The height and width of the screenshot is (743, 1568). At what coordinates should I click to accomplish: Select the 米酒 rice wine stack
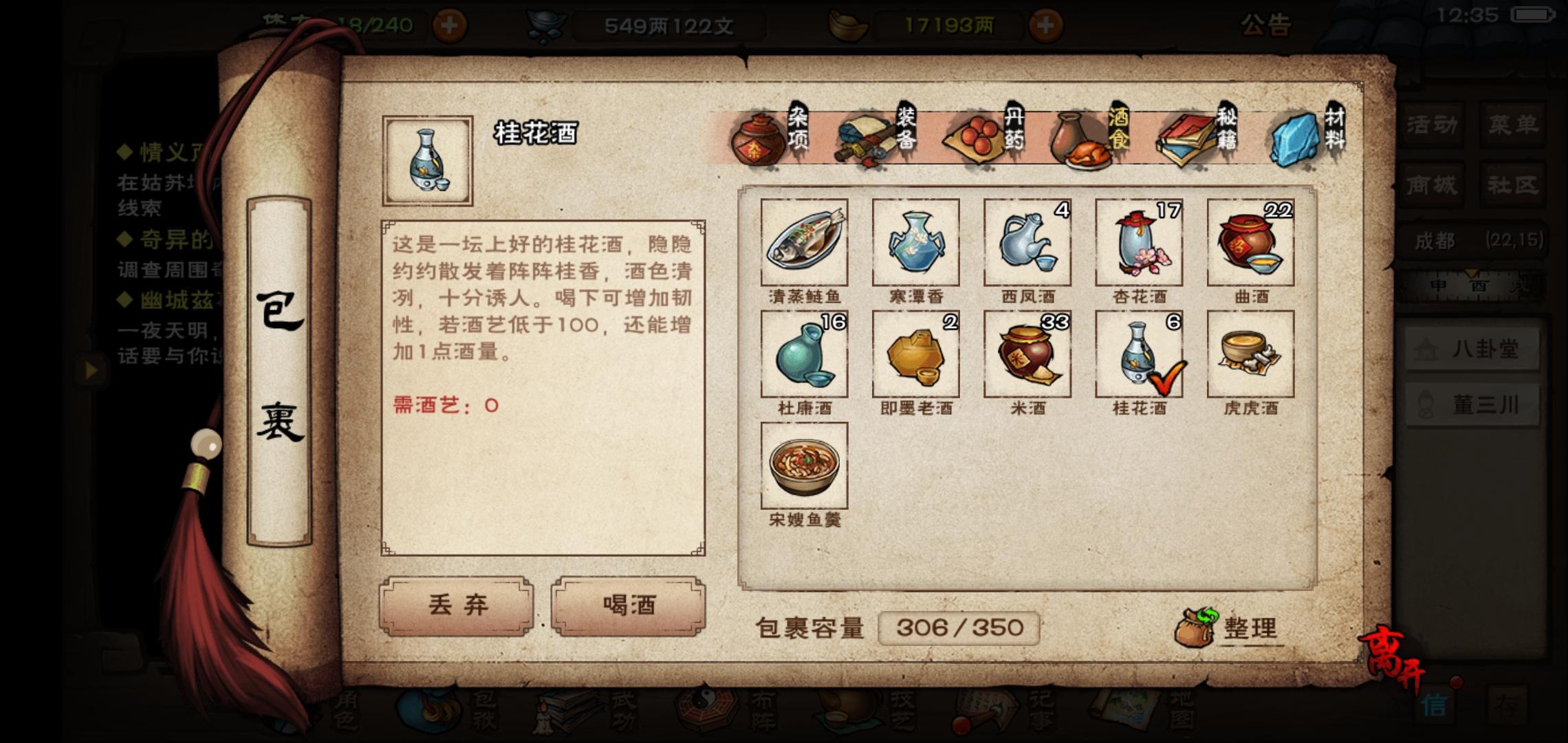click(x=1027, y=354)
